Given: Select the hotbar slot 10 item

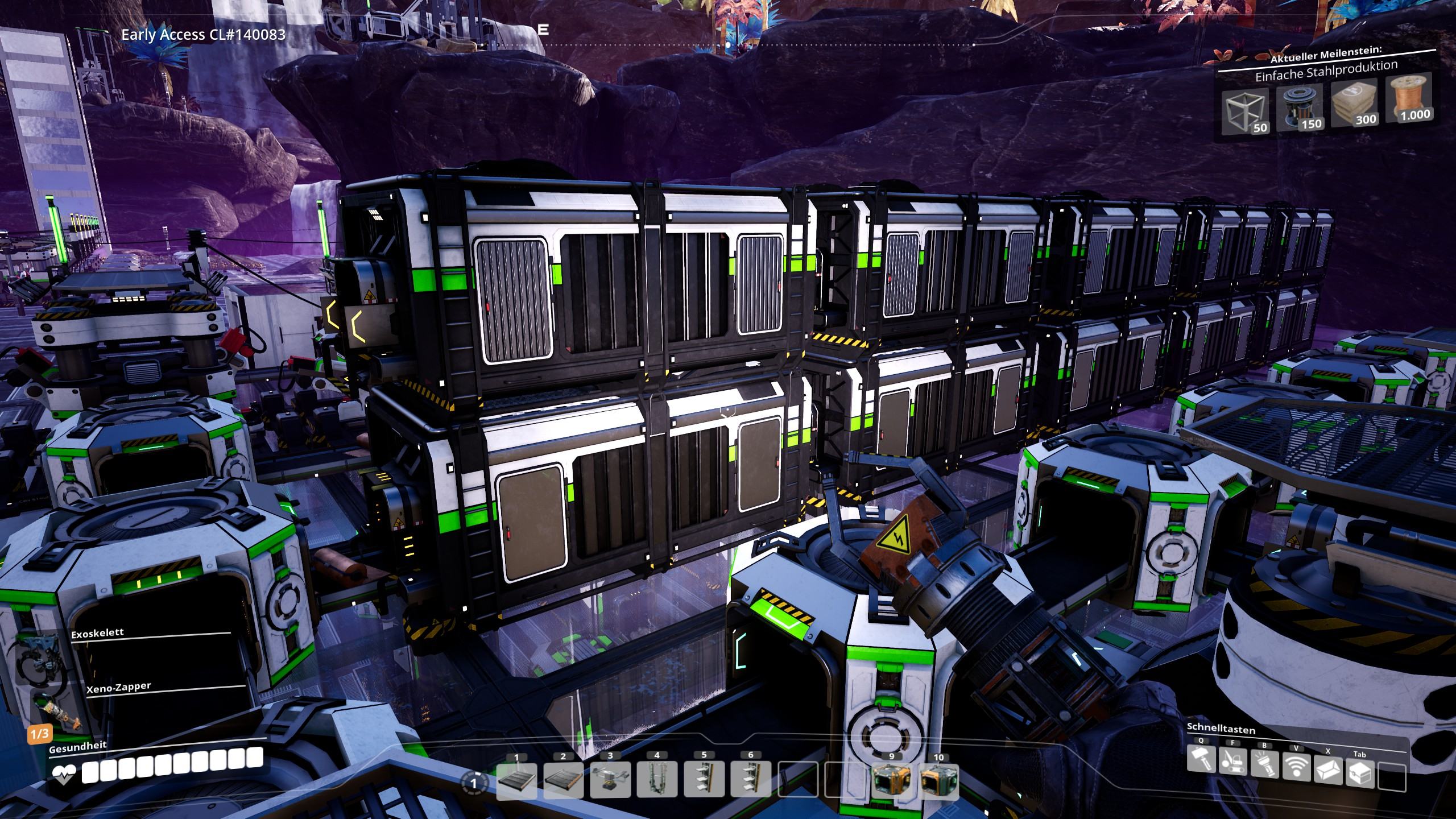Looking at the screenshot, I should pyautogui.click(x=938, y=781).
